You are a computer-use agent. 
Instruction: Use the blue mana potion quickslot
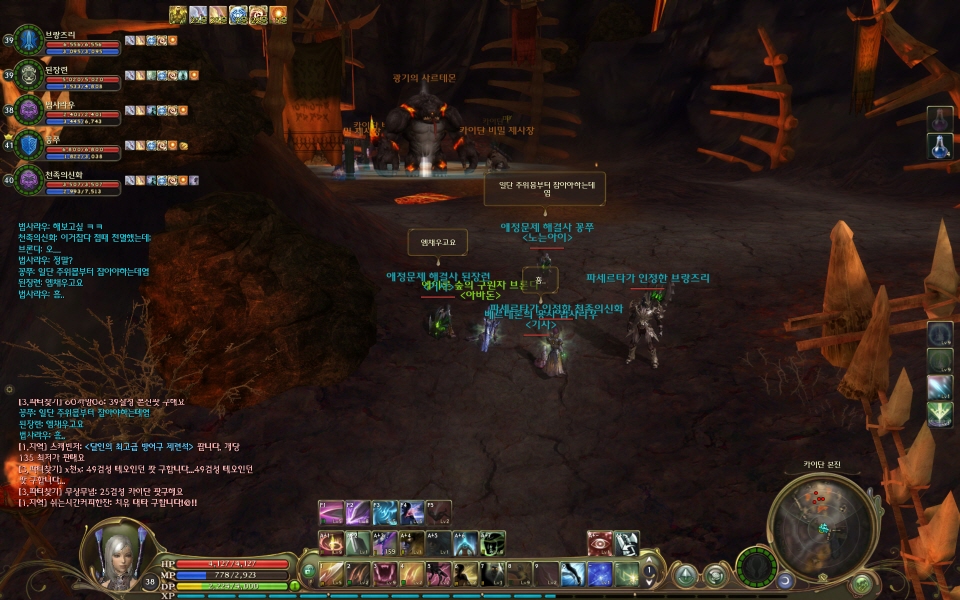click(x=939, y=147)
